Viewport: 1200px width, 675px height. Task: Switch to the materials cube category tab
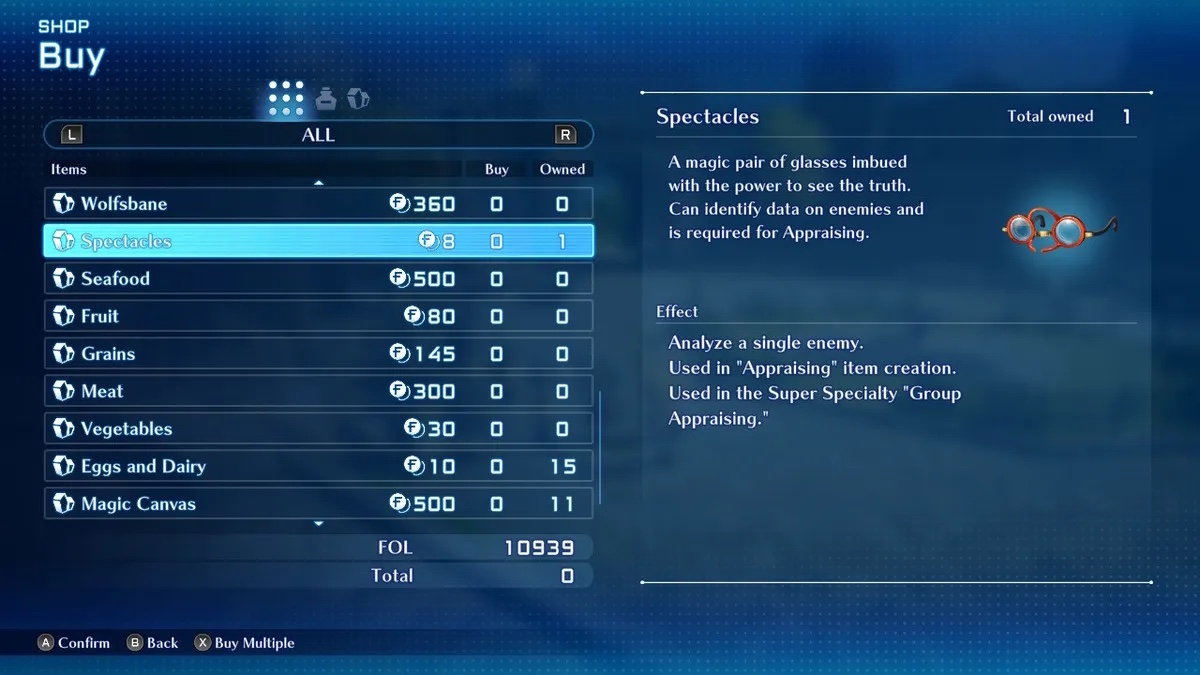tap(358, 98)
